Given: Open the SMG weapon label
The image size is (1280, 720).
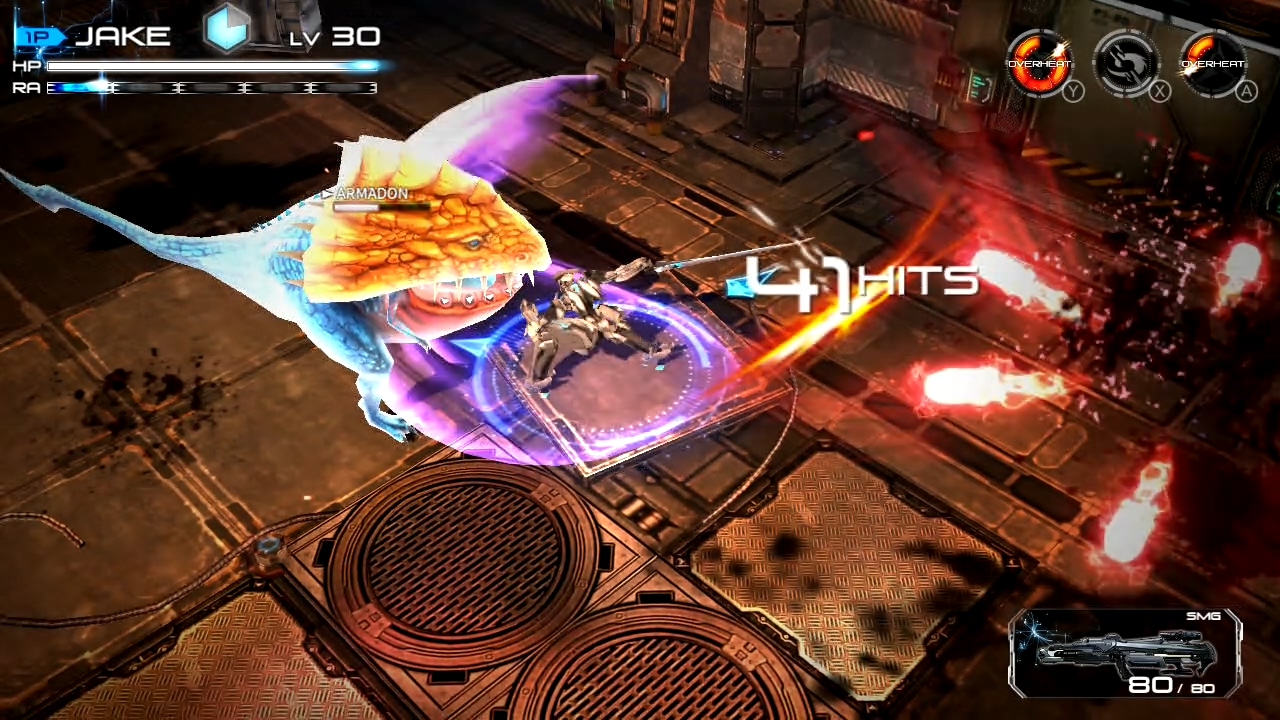Looking at the screenshot, I should point(1203,616).
